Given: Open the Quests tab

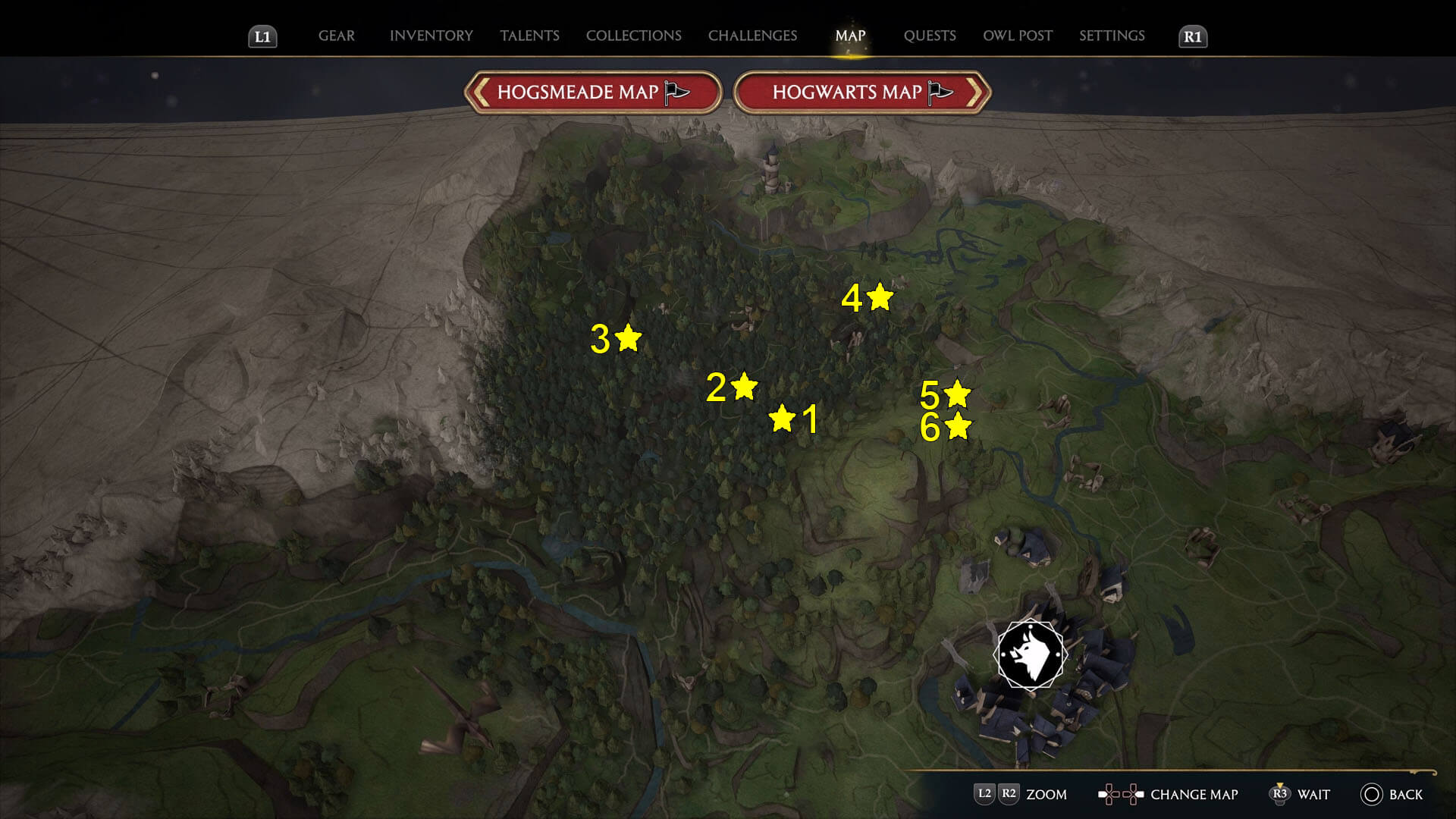Looking at the screenshot, I should point(930,36).
